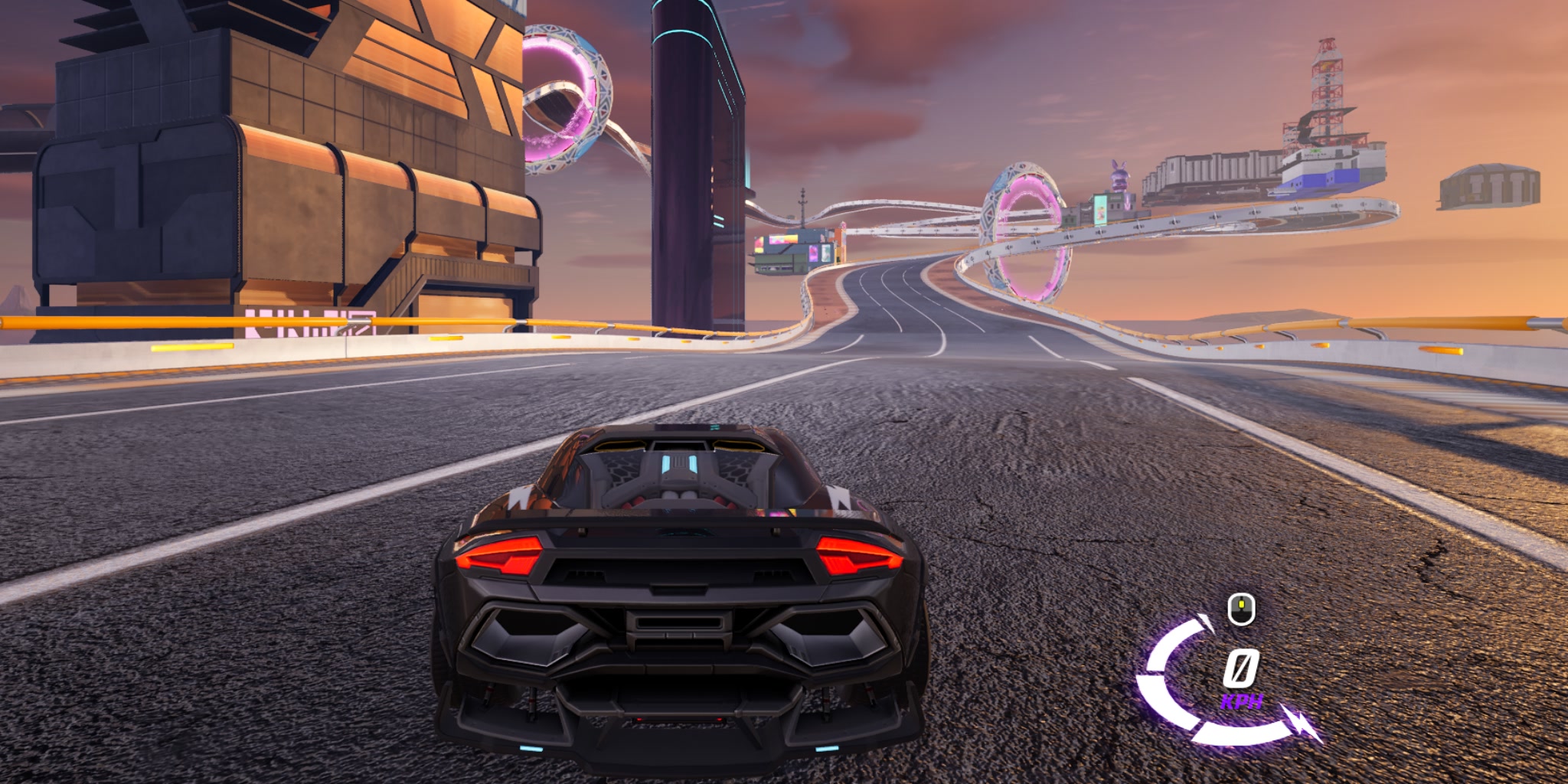Click the yellow scroll-wheel highlight on mouse icon
Viewport: 1568px width, 784px height.
(x=1241, y=603)
